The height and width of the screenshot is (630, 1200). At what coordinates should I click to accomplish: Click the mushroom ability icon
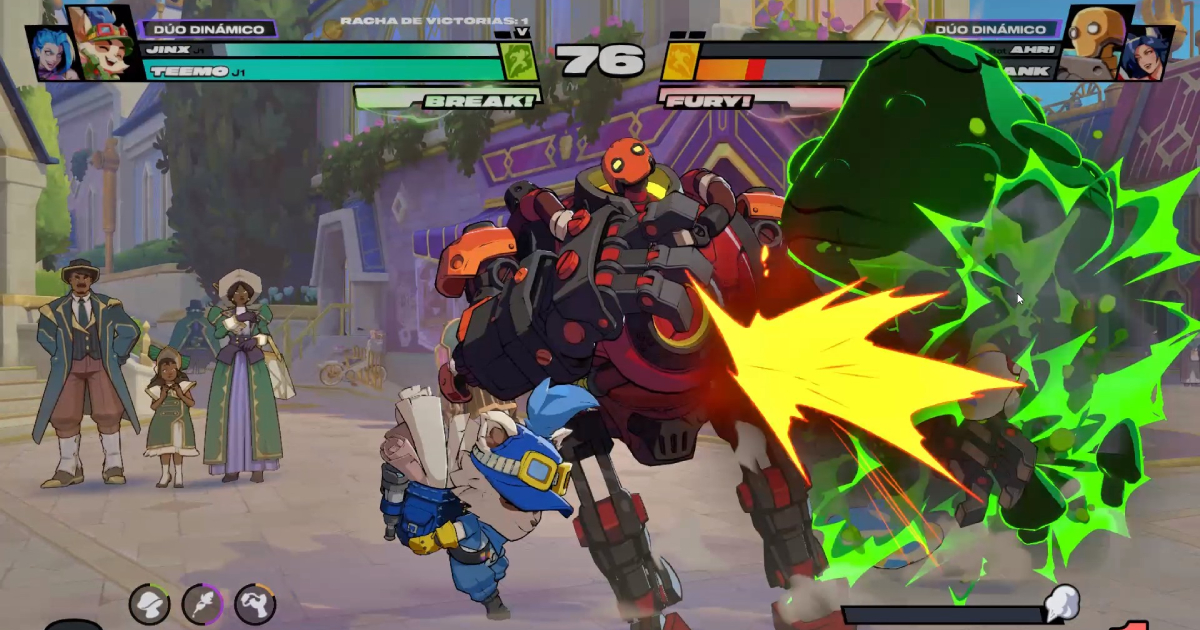[x=149, y=604]
